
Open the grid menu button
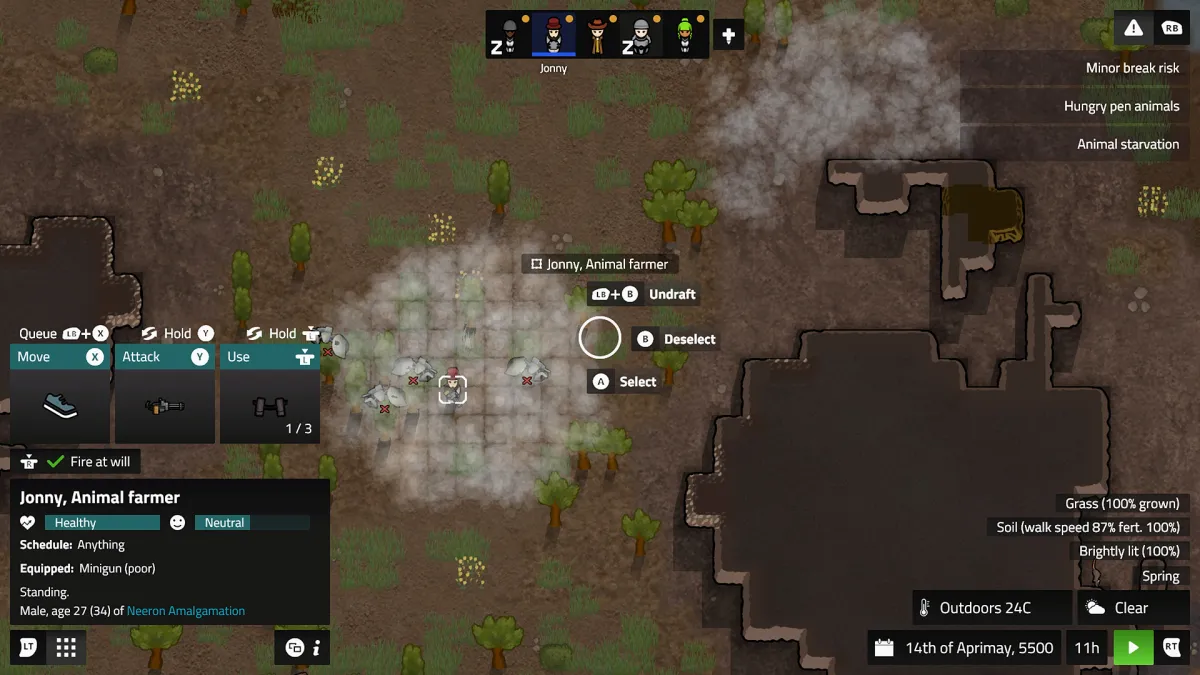click(66, 648)
